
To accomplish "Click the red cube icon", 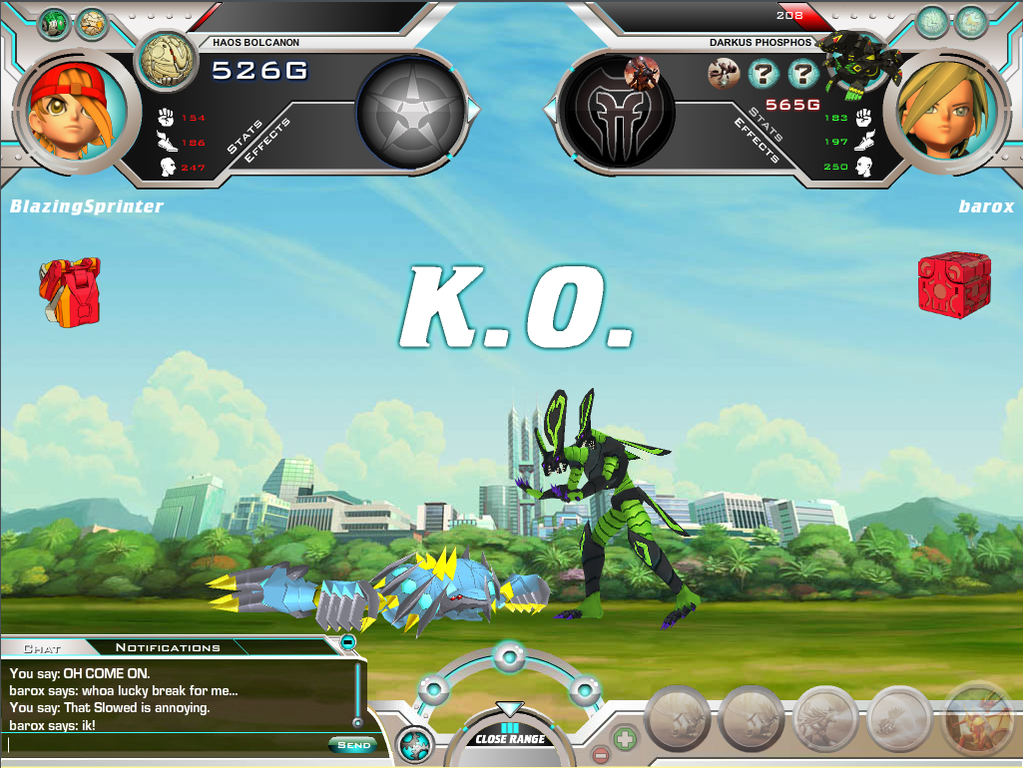I will (x=954, y=284).
